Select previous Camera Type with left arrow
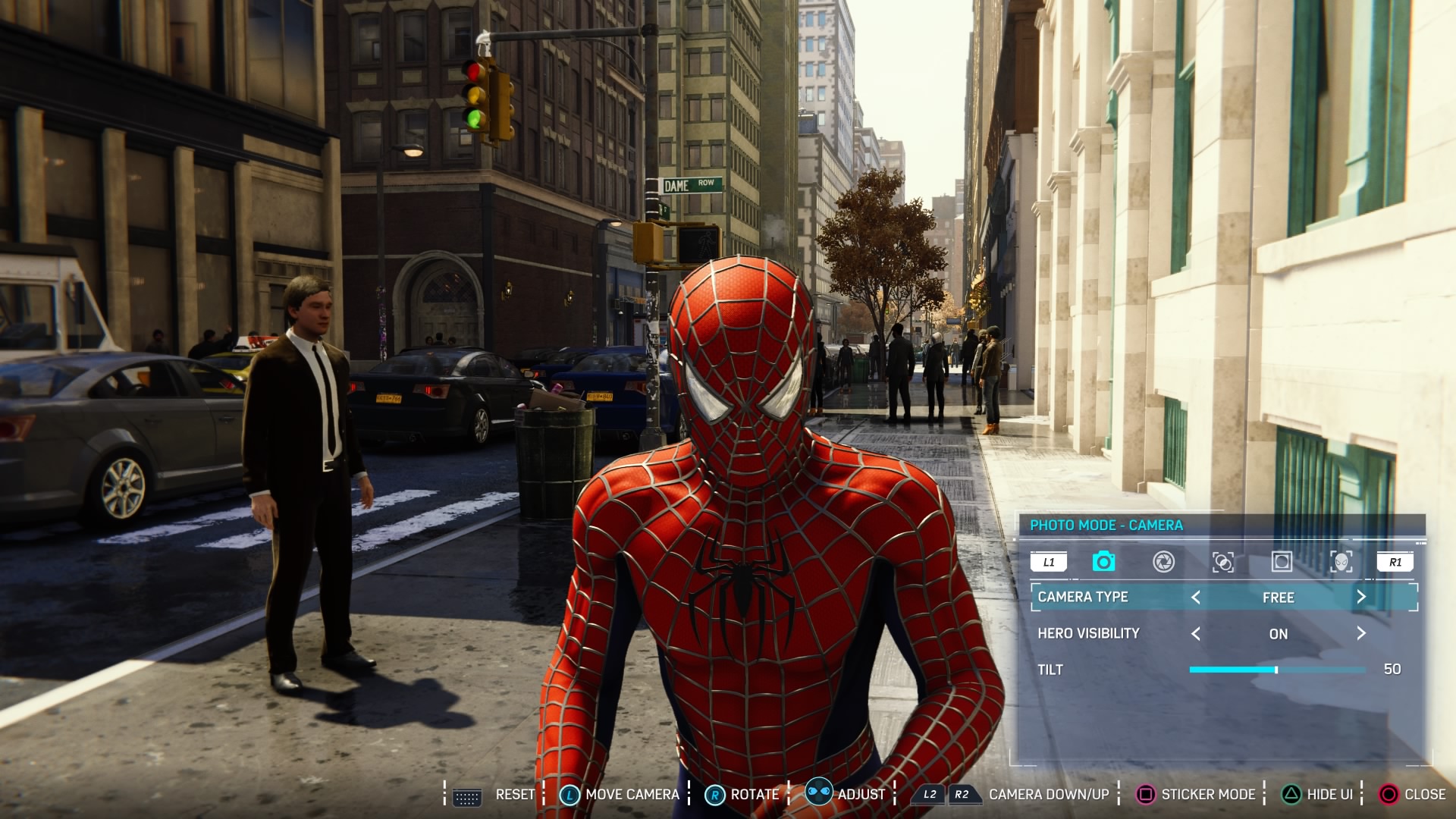 point(1196,598)
